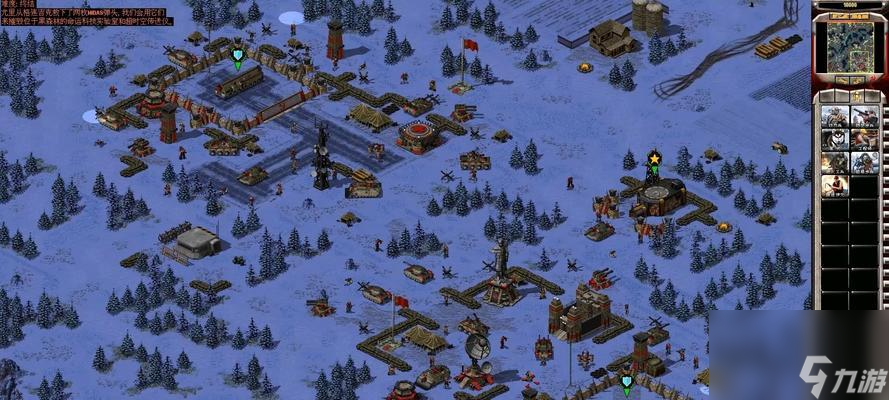
Task: Select the blue armored trooper cameo
Action: 865,162
